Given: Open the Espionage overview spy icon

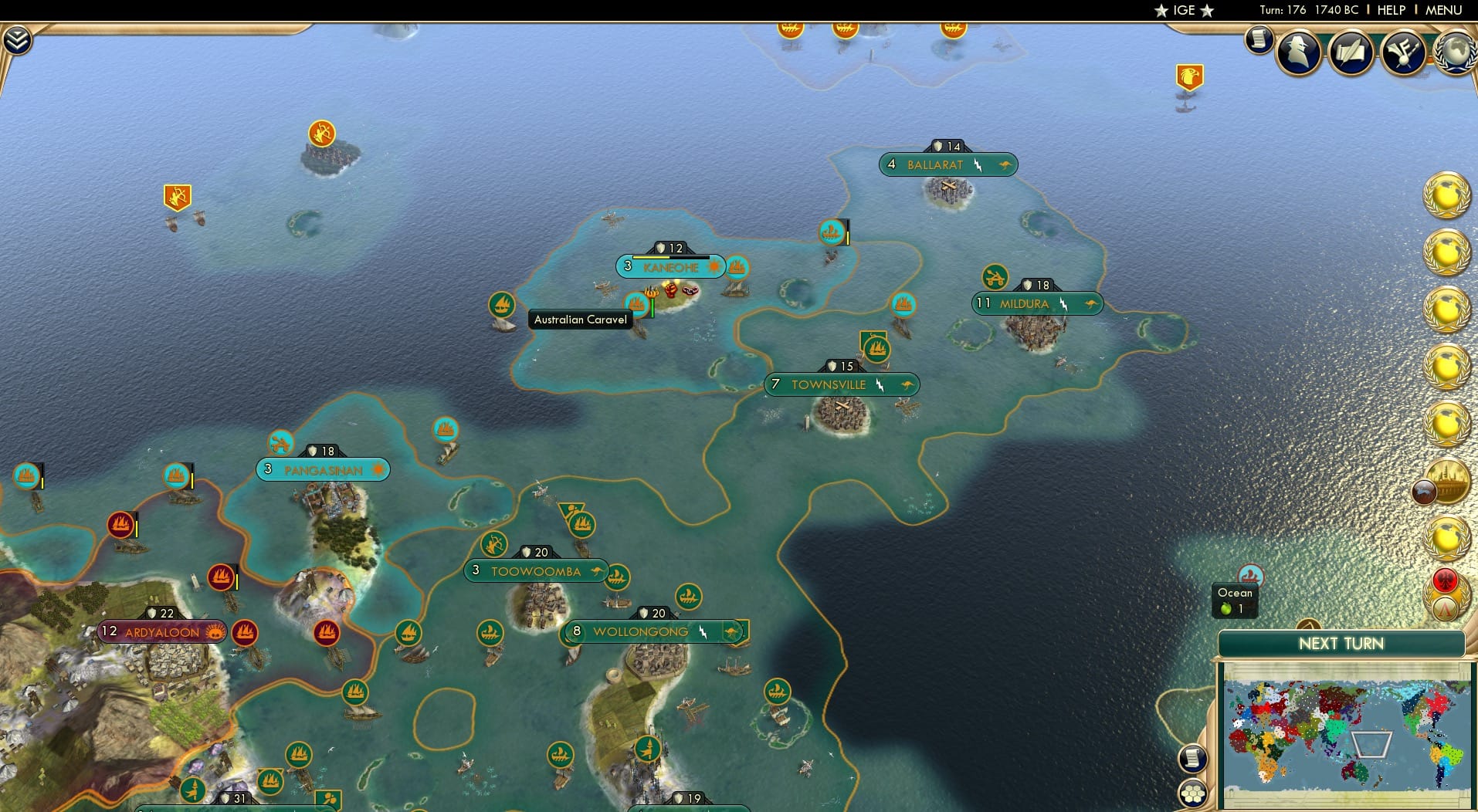Looking at the screenshot, I should click(x=1298, y=52).
